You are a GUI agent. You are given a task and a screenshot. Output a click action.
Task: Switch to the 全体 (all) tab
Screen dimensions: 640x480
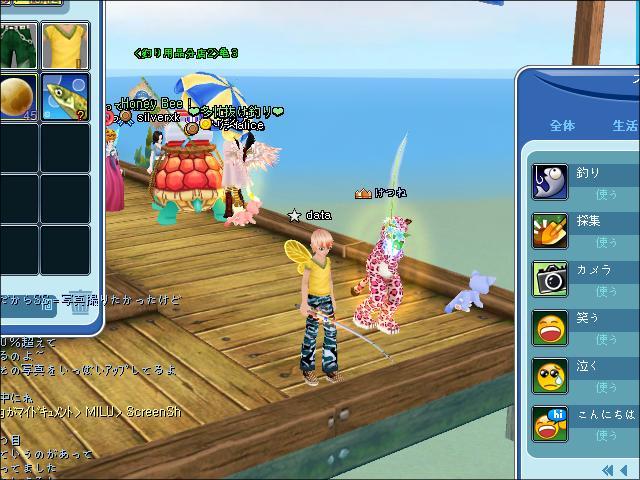click(x=563, y=126)
